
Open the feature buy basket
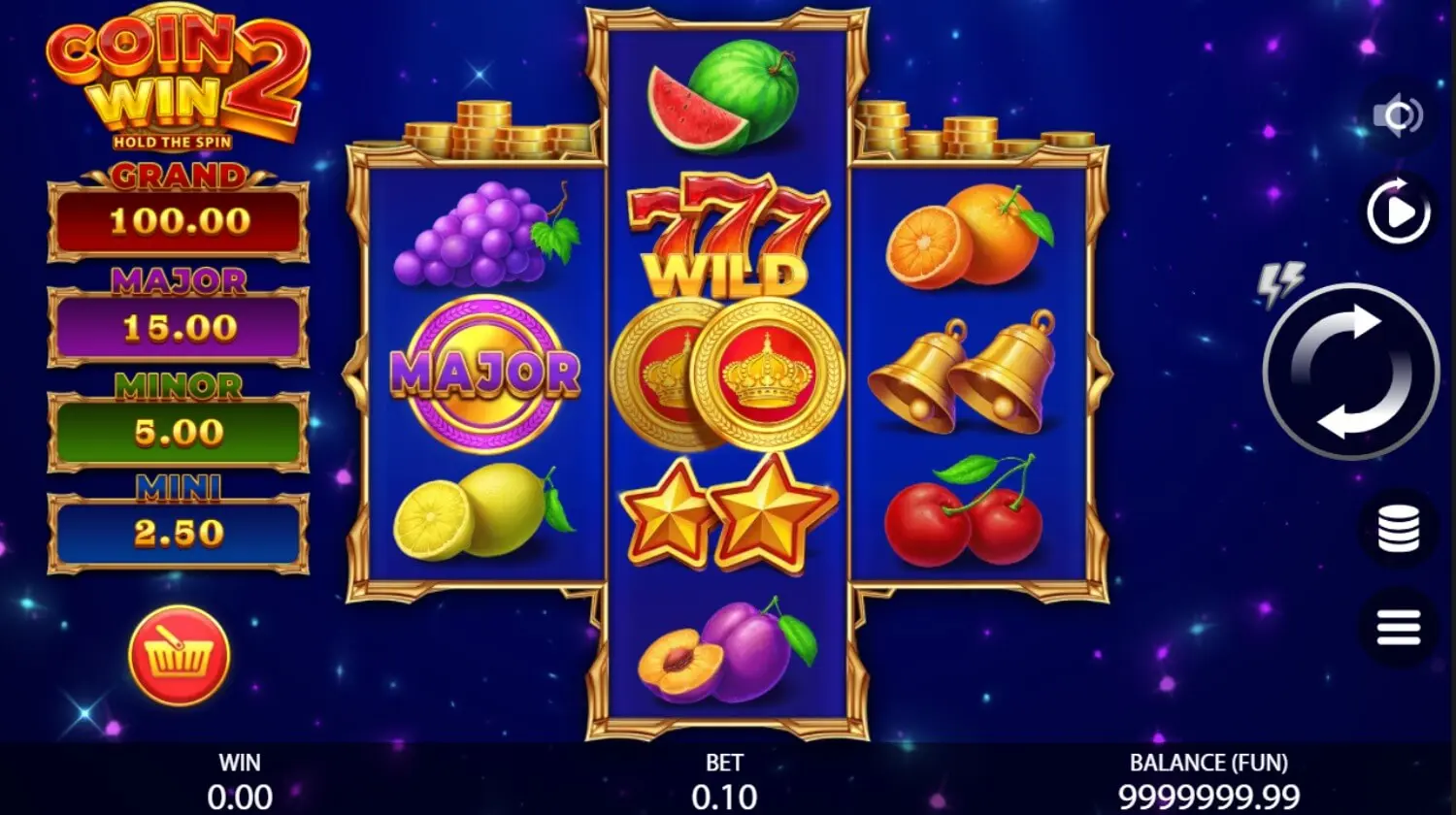(178, 656)
